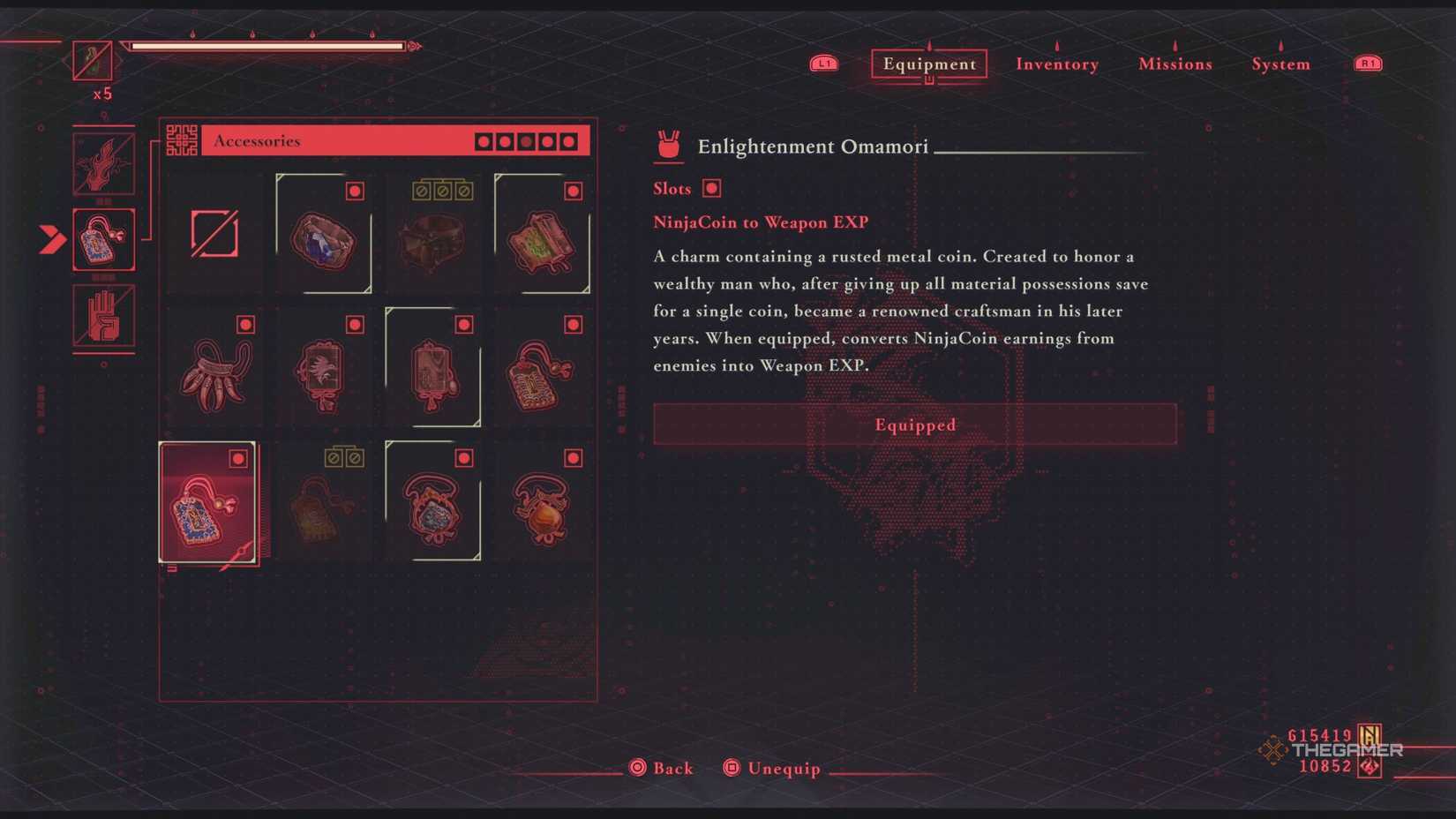The image size is (1456, 819).
Task: Select the orange bead omamori accessory
Action: (x=543, y=503)
